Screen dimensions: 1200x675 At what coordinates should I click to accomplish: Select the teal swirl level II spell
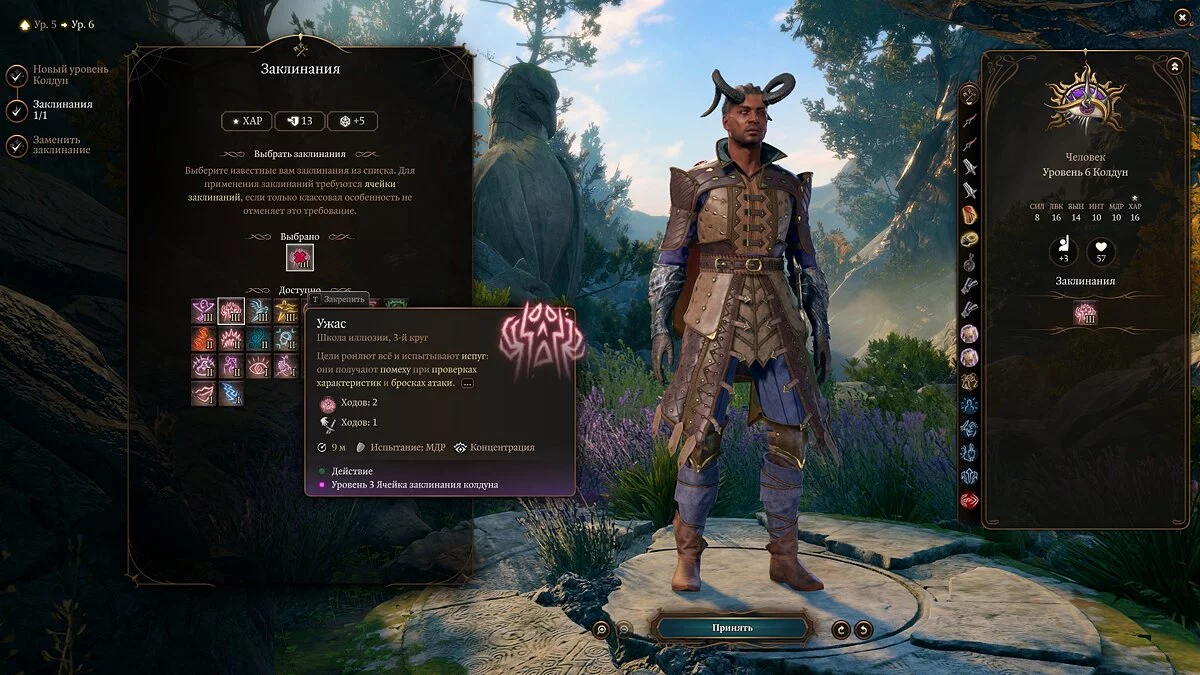[259, 339]
